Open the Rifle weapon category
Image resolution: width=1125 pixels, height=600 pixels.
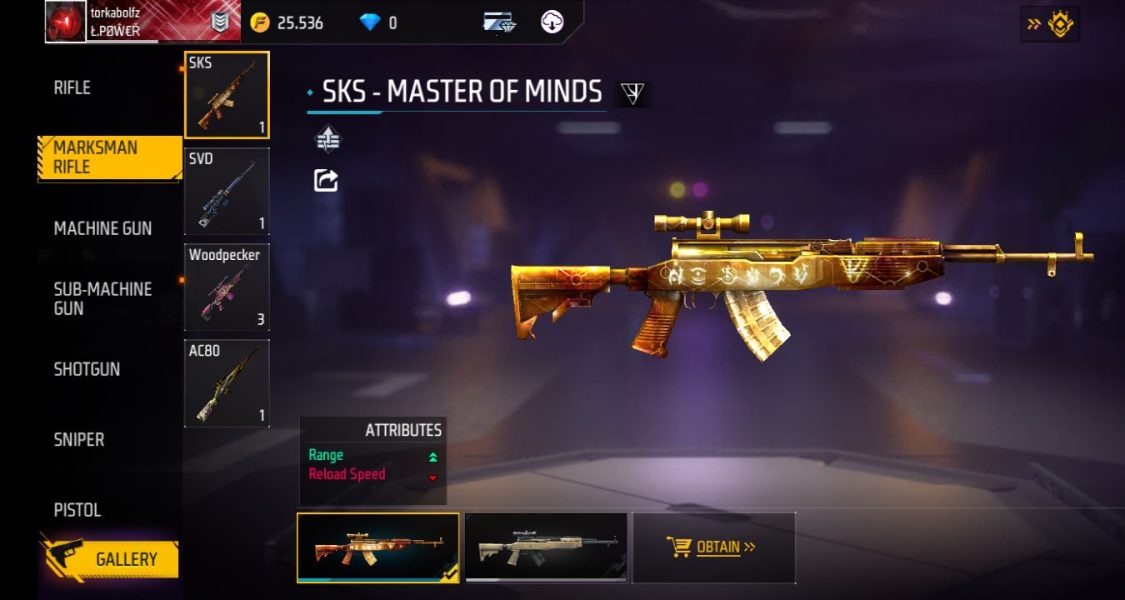(72, 88)
